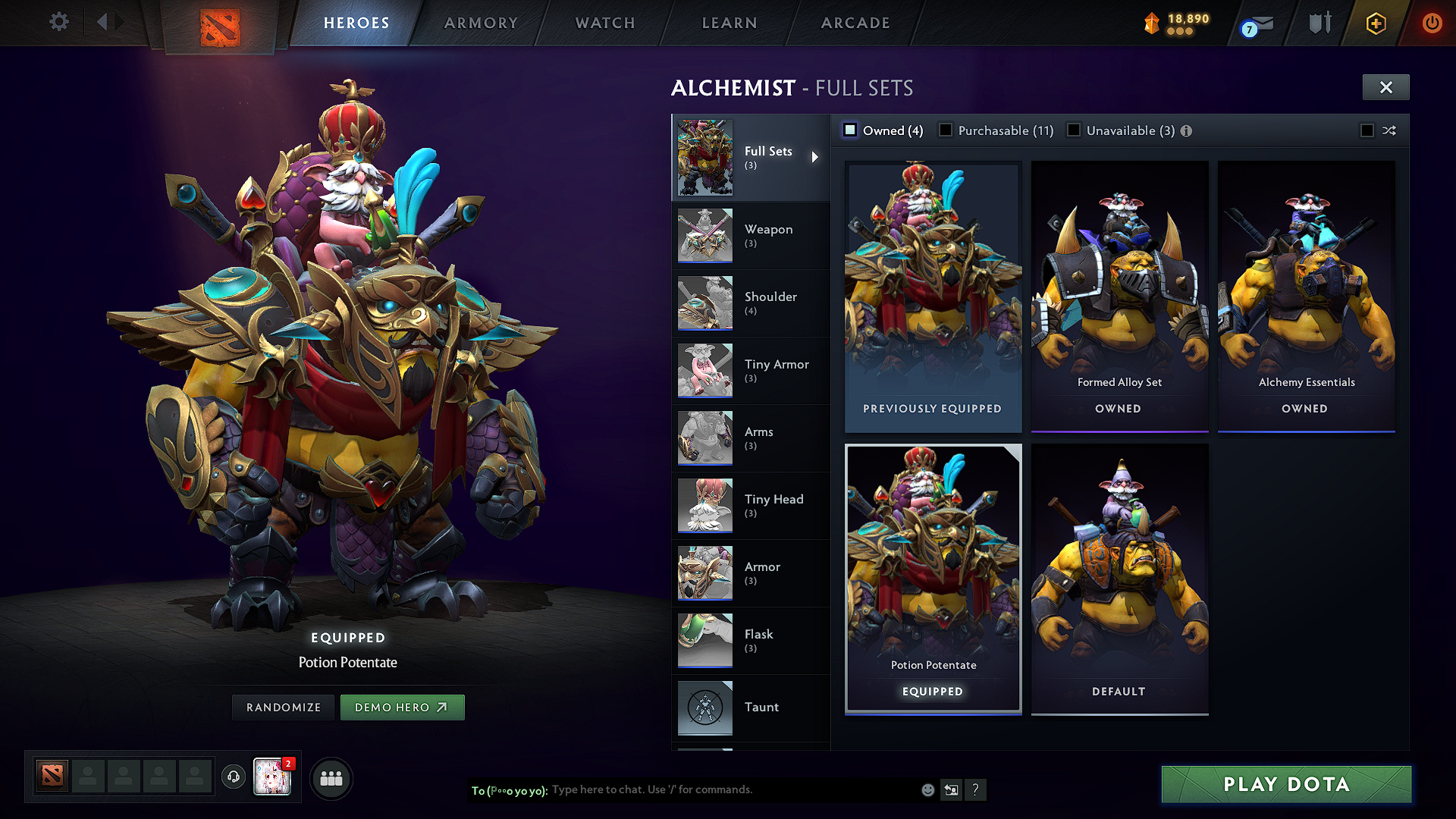
Task: Open the WATCH menu
Action: coord(603,23)
